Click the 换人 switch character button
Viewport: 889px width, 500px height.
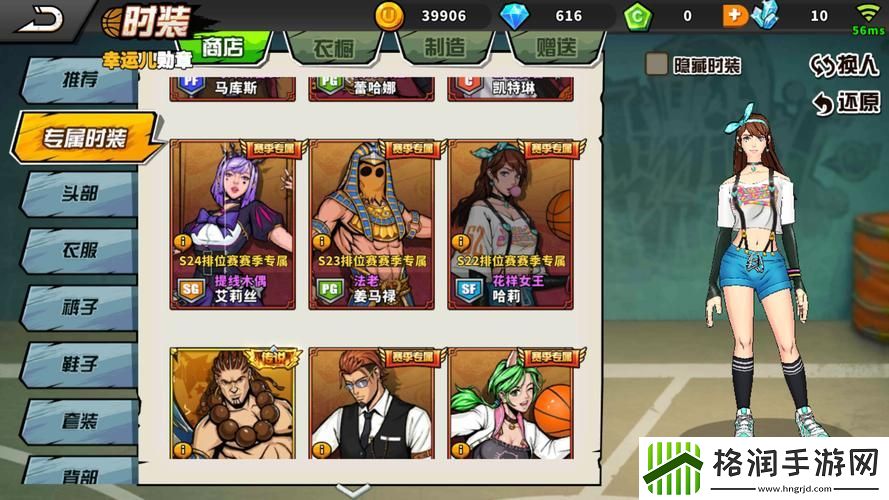click(846, 65)
